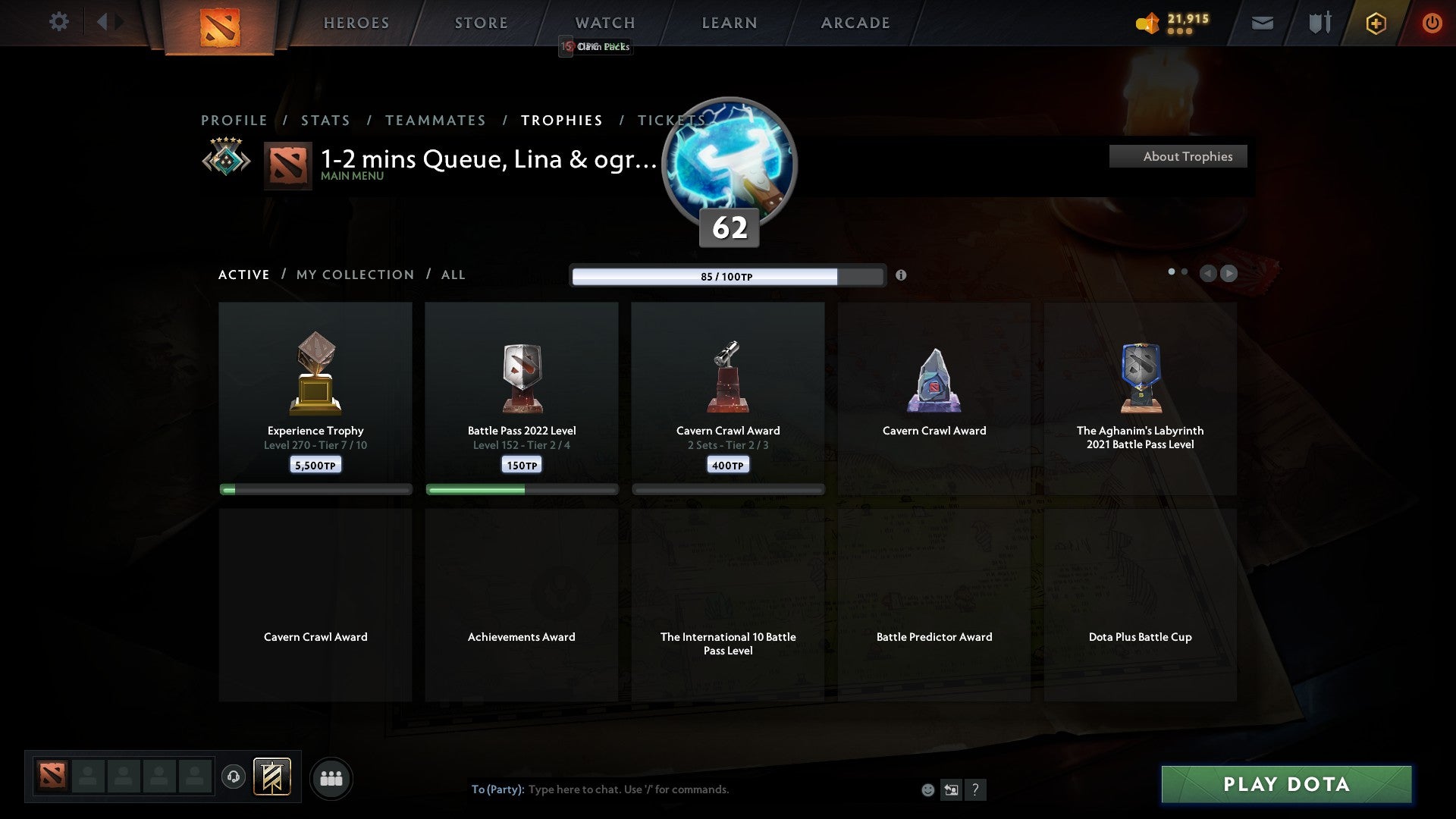1456x819 pixels.
Task: Click the emoticon smiley in the chat bar
Action: (928, 789)
